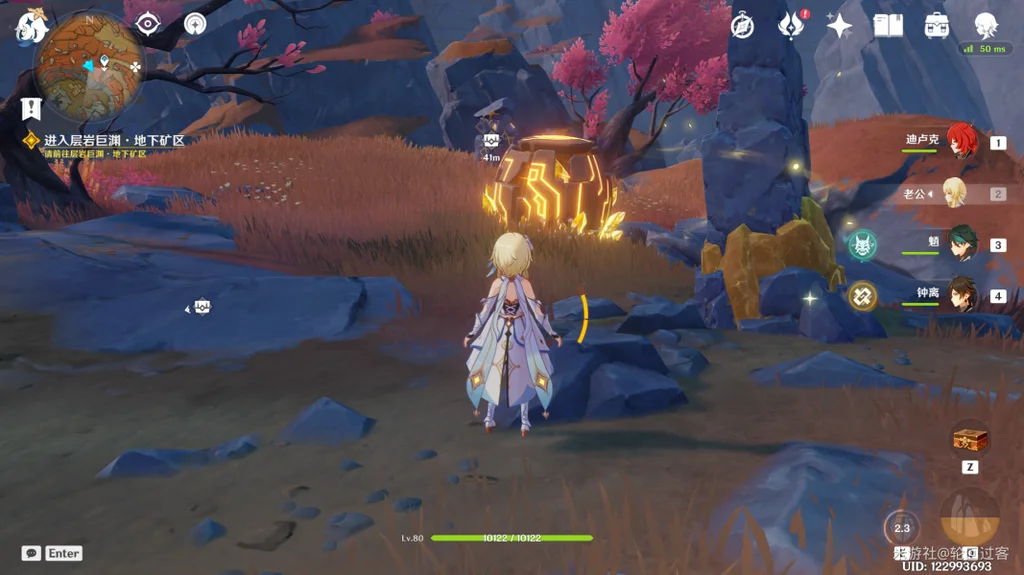Toggle the eye-shaped elemental sight icon
The height and width of the screenshot is (575, 1024).
pos(148,24)
